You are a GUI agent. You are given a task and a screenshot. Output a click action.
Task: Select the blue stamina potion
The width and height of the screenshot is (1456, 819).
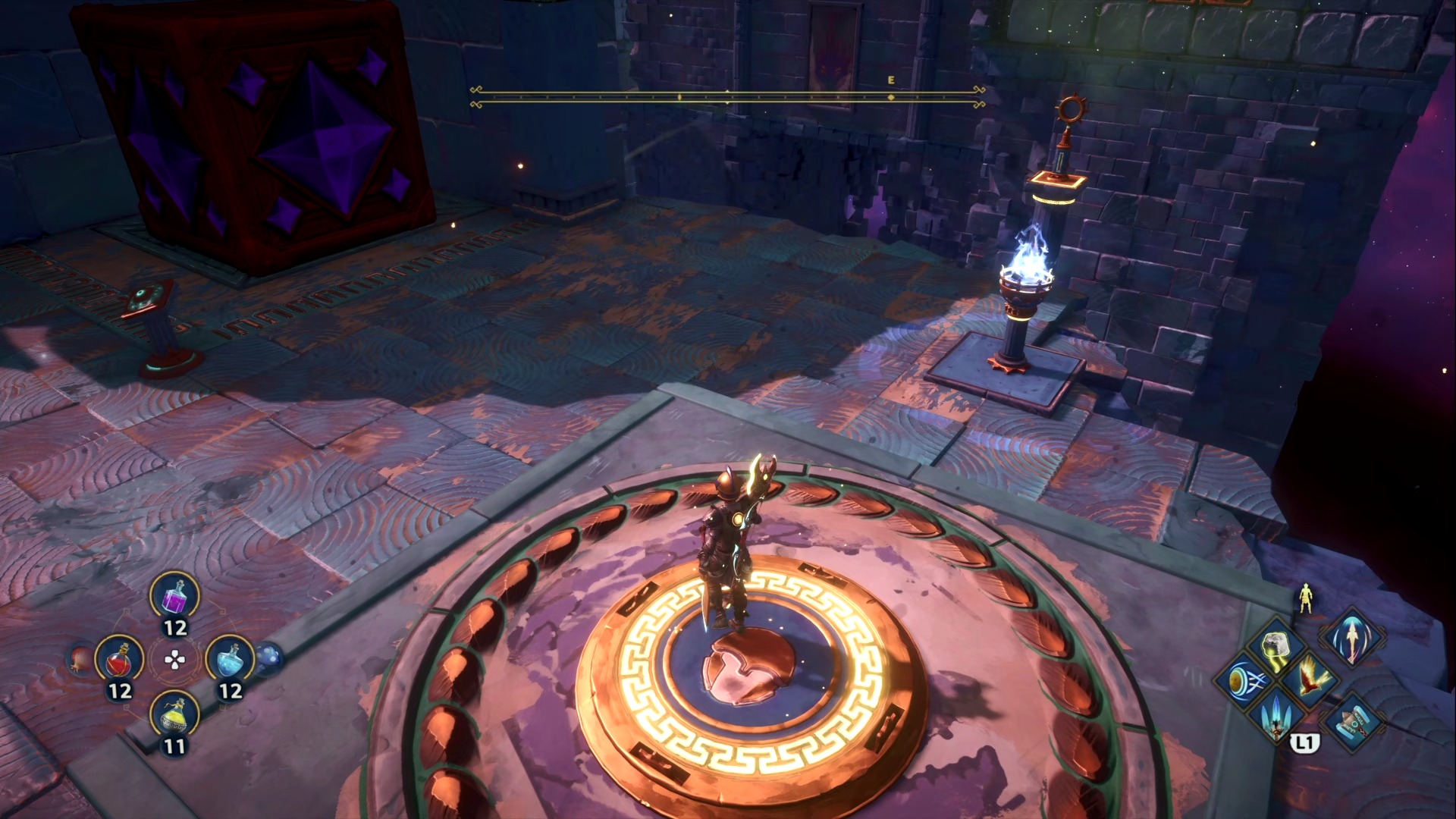(230, 661)
